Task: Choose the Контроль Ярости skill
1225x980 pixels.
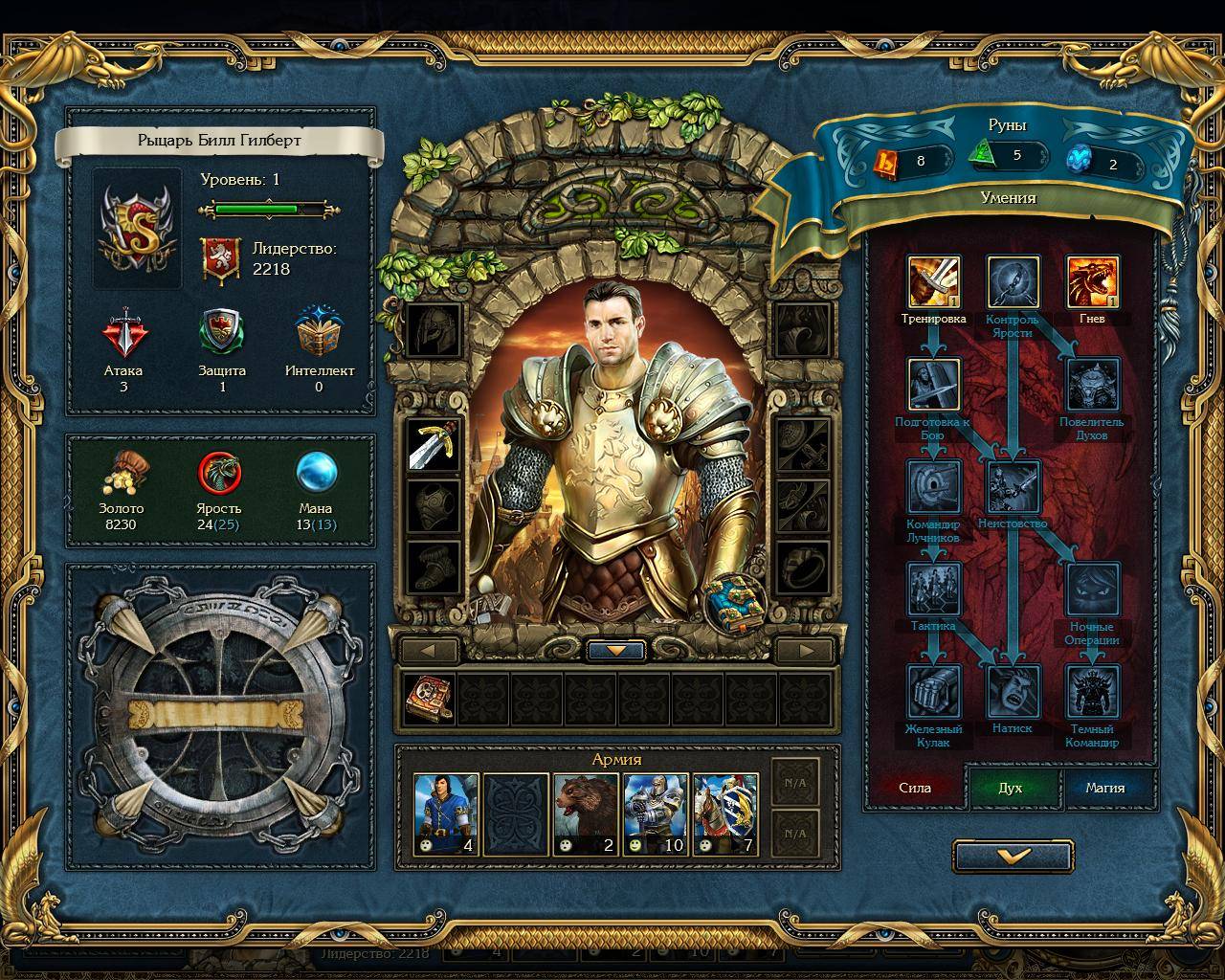Action: coord(1013,282)
